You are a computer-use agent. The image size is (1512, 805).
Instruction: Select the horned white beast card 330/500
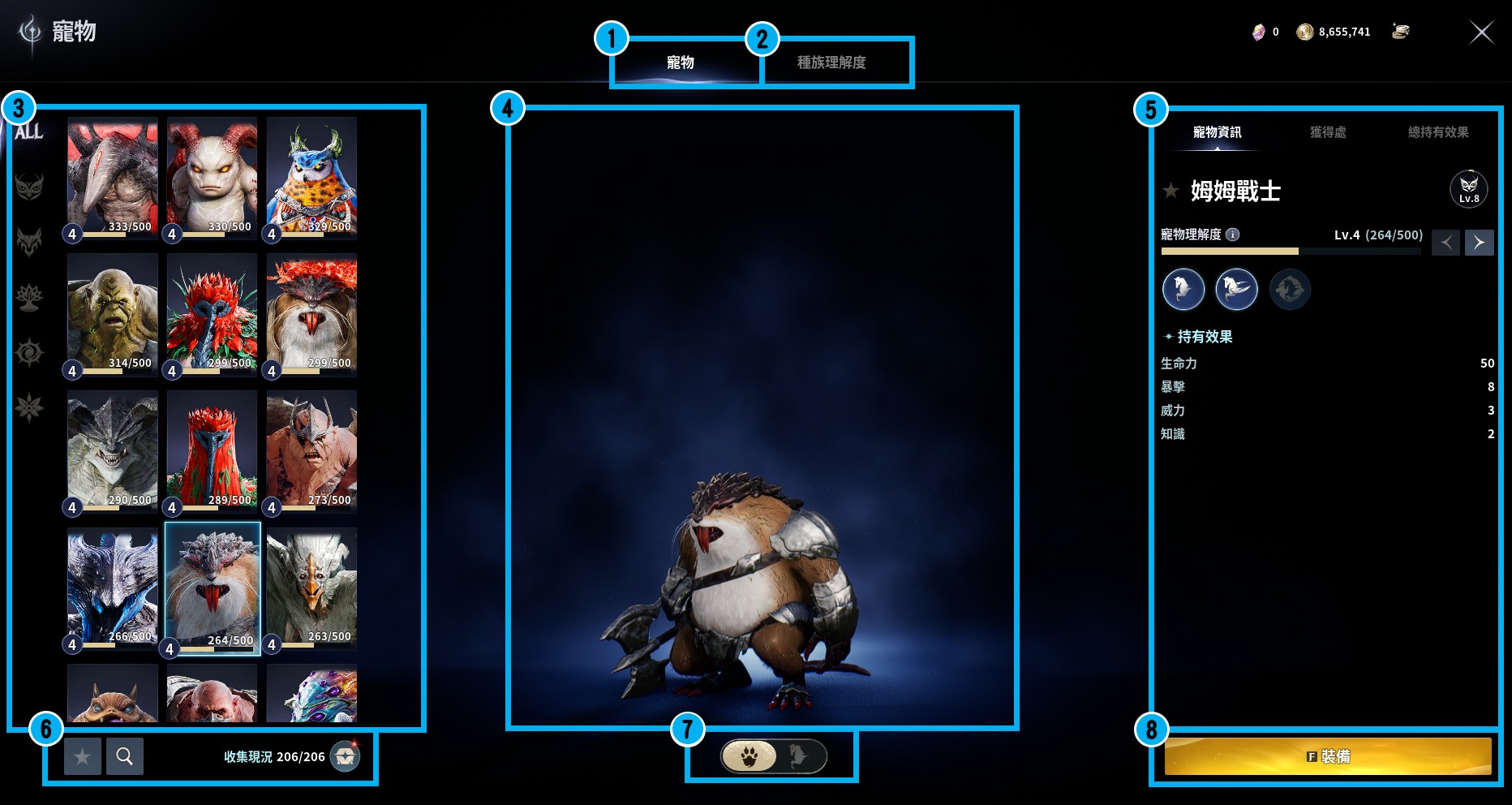[212, 177]
